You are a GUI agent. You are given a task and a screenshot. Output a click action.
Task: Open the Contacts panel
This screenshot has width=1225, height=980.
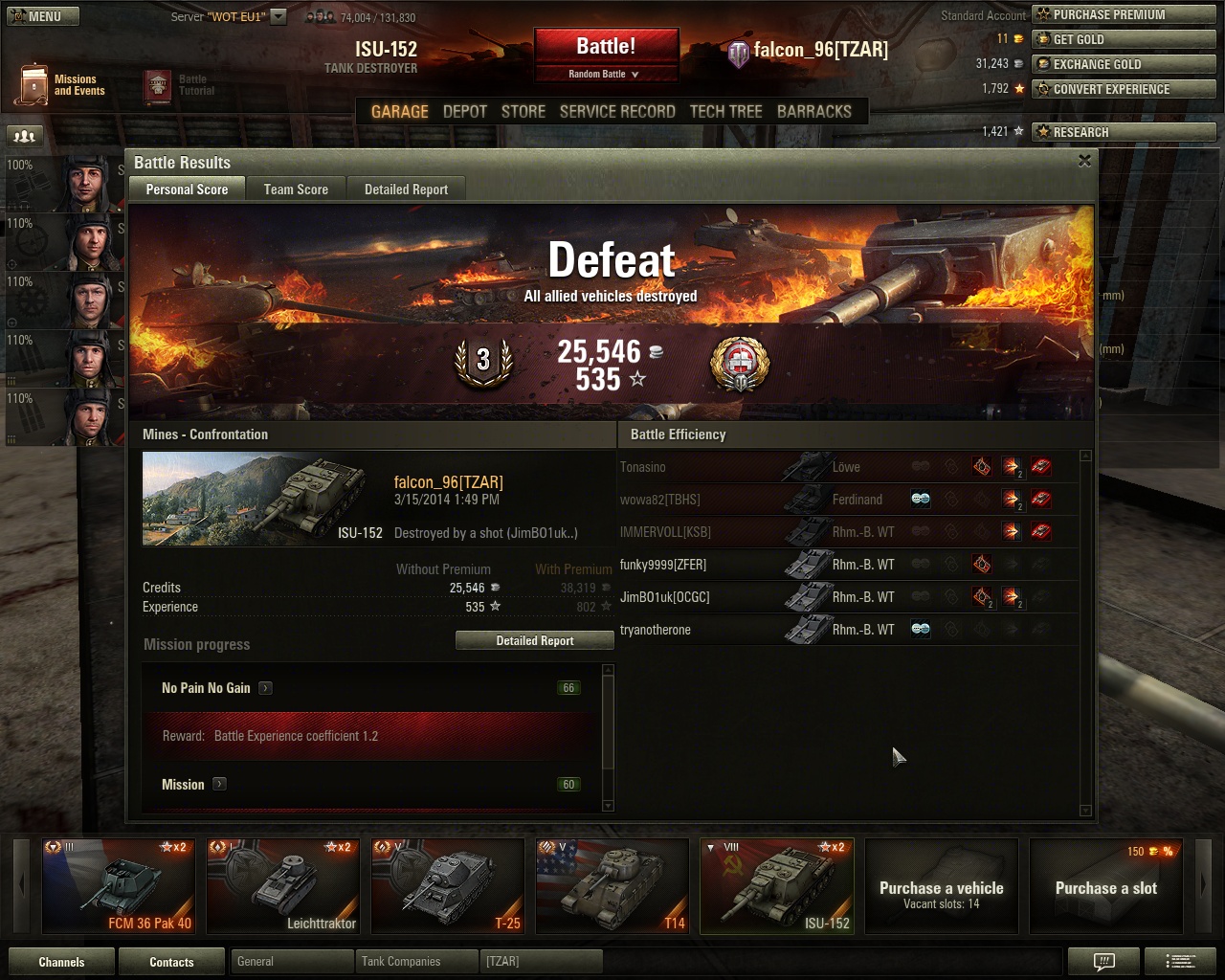pos(171,962)
